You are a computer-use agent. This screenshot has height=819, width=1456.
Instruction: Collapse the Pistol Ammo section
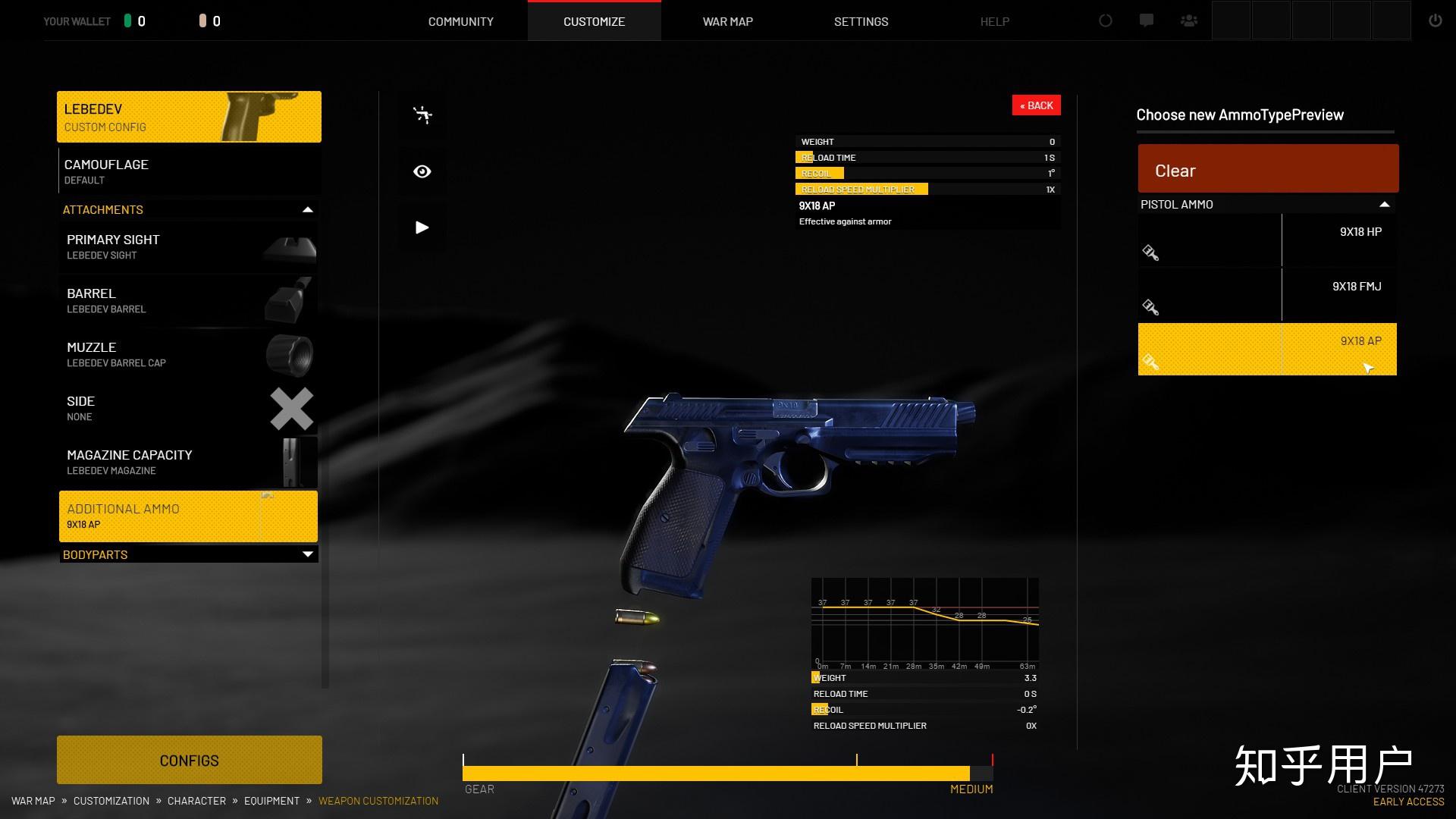click(1384, 205)
